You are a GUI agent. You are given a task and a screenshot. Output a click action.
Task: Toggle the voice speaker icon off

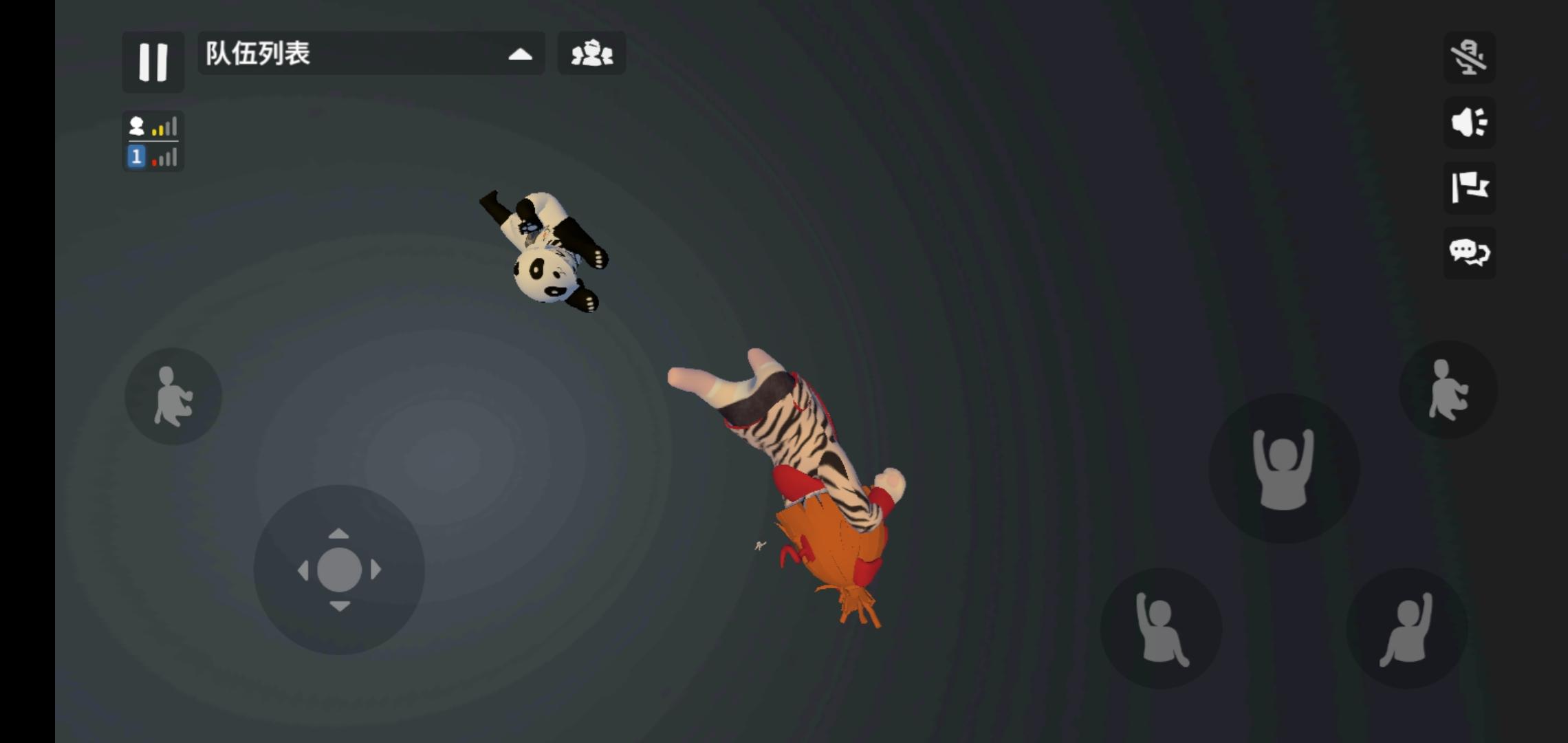point(1470,122)
